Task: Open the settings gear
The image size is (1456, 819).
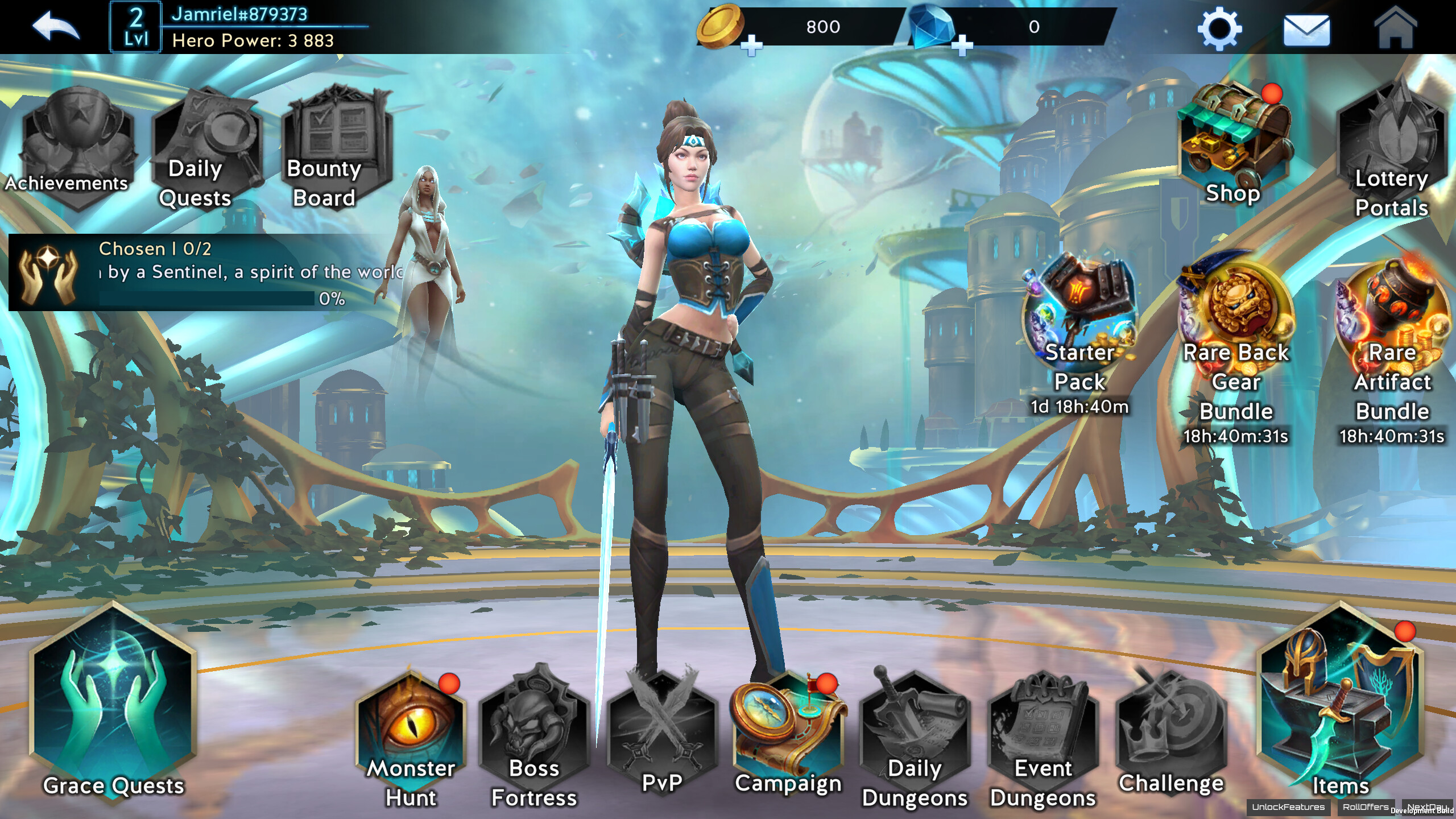Action: click(1219, 28)
